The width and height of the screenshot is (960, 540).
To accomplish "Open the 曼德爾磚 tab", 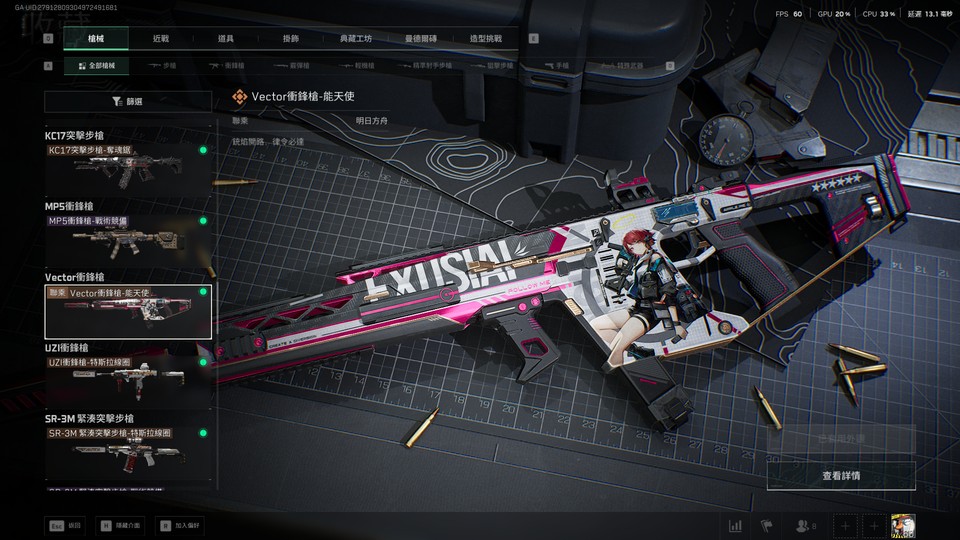I will click(421, 39).
